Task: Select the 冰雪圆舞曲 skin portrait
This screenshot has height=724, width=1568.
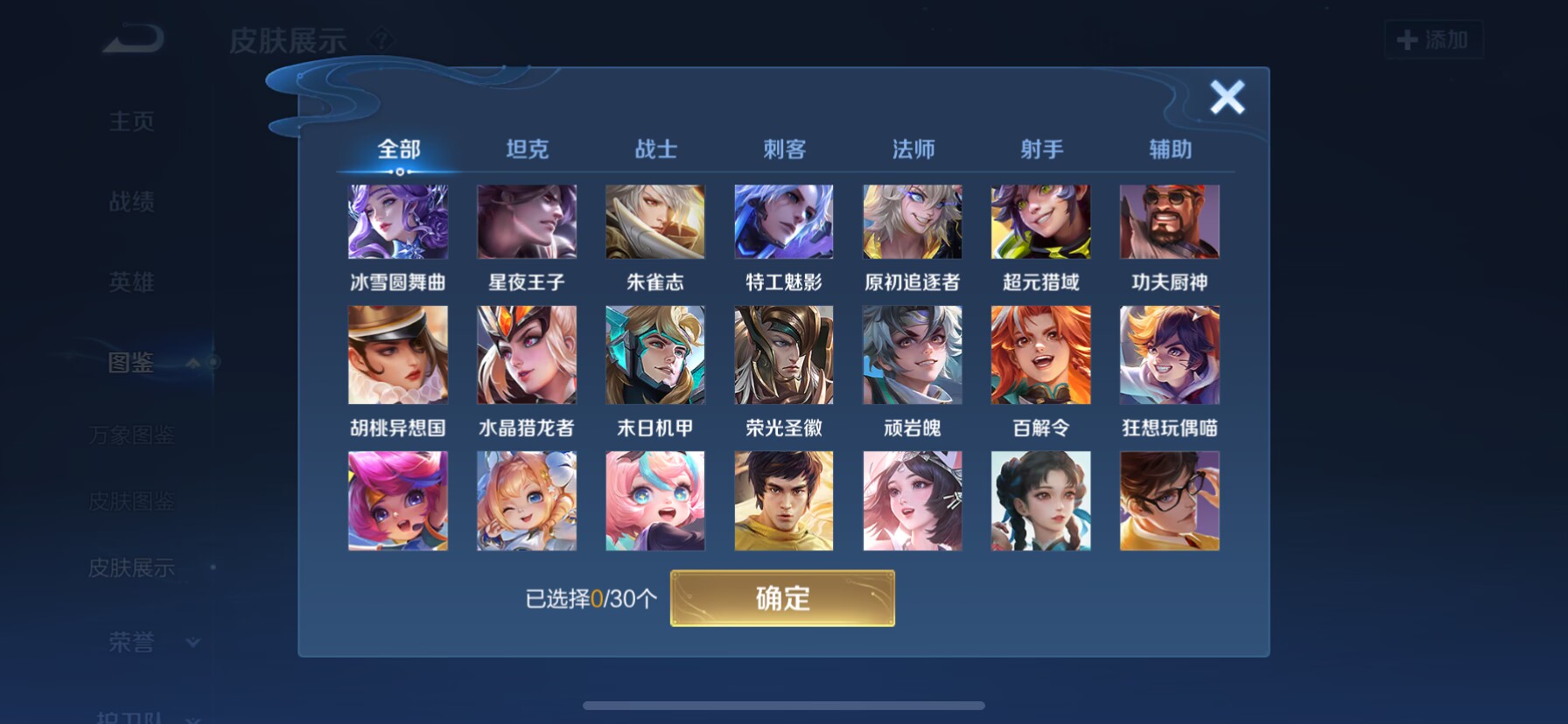Action: coord(398,221)
